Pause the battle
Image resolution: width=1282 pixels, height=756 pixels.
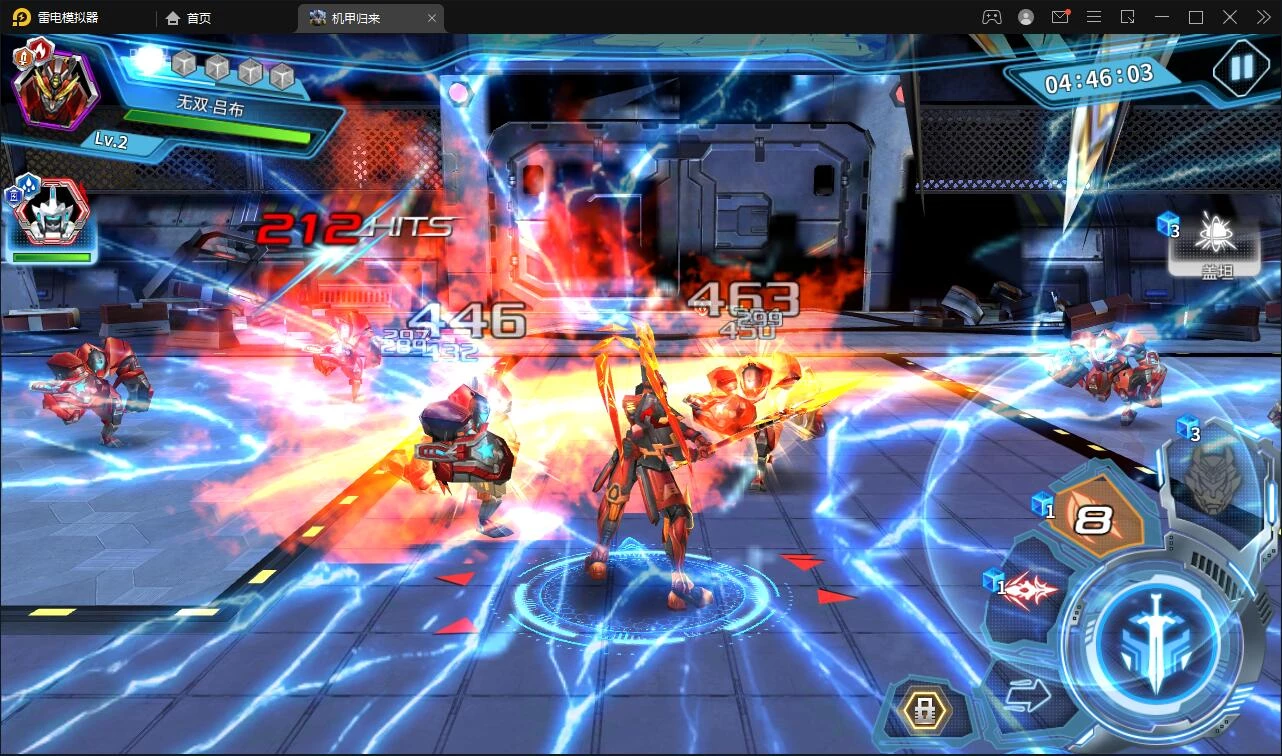click(1241, 68)
